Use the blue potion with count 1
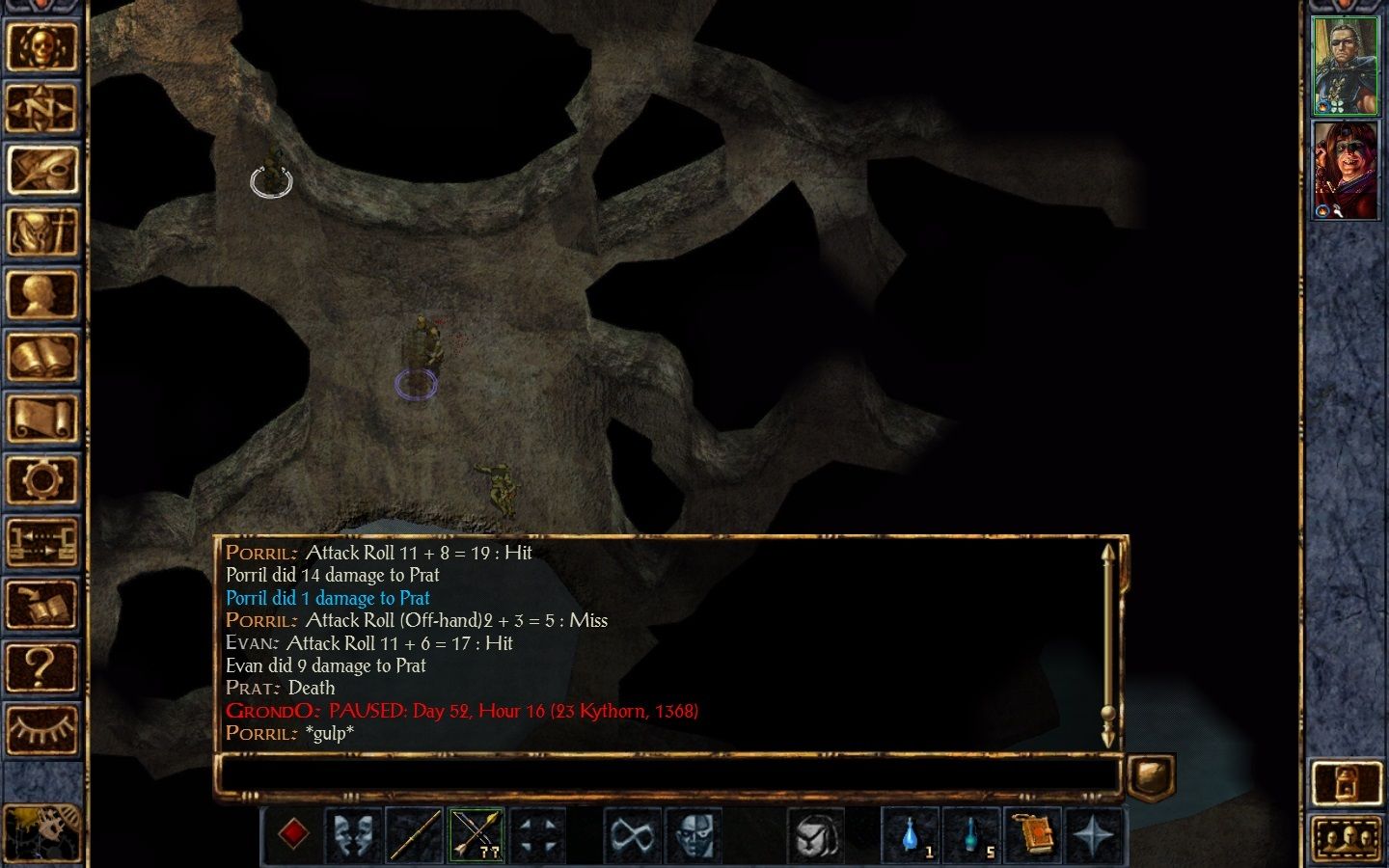The width and height of the screenshot is (1389, 868). 910,834
